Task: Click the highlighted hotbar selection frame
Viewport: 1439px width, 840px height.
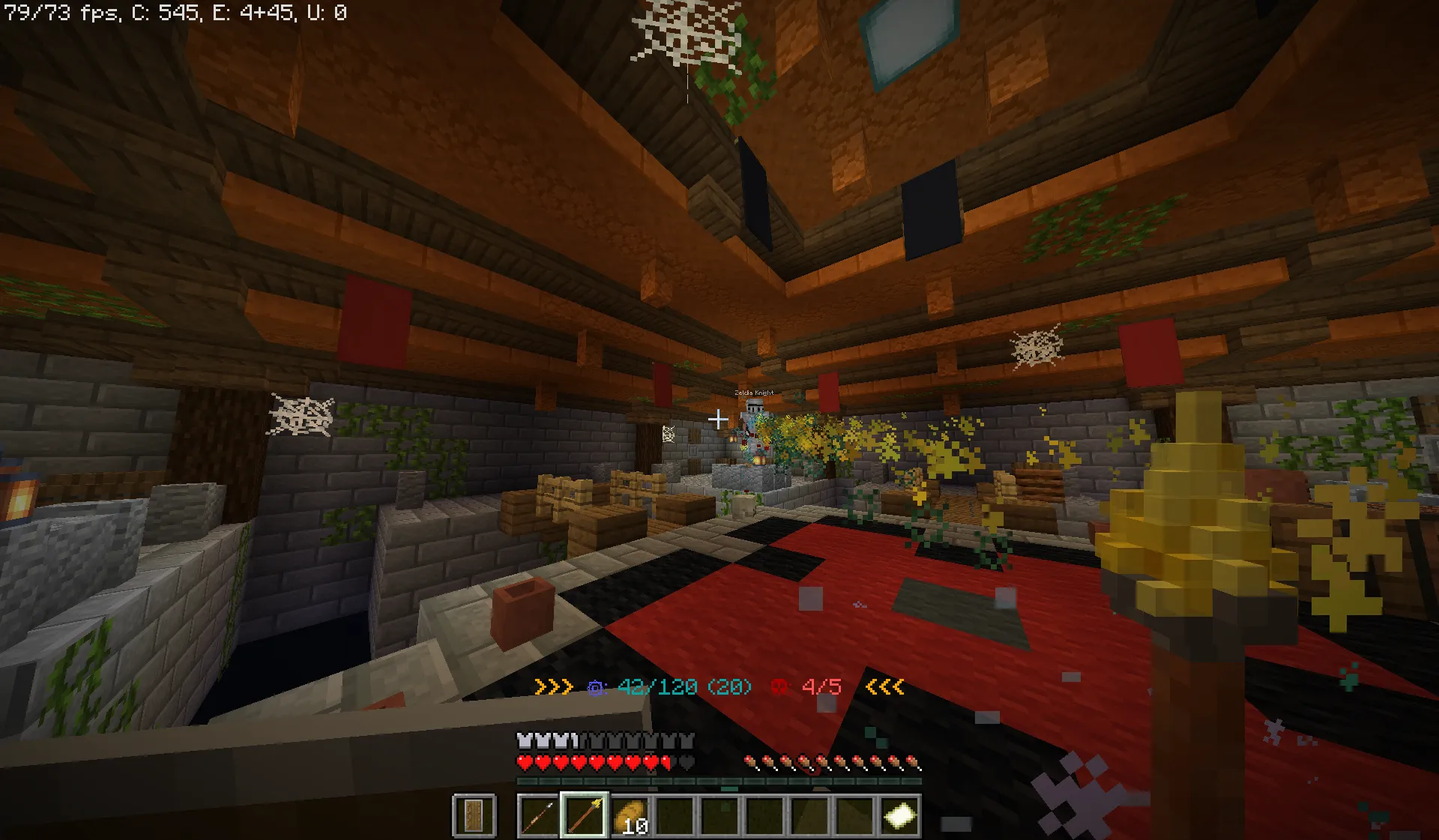Action: click(585, 813)
